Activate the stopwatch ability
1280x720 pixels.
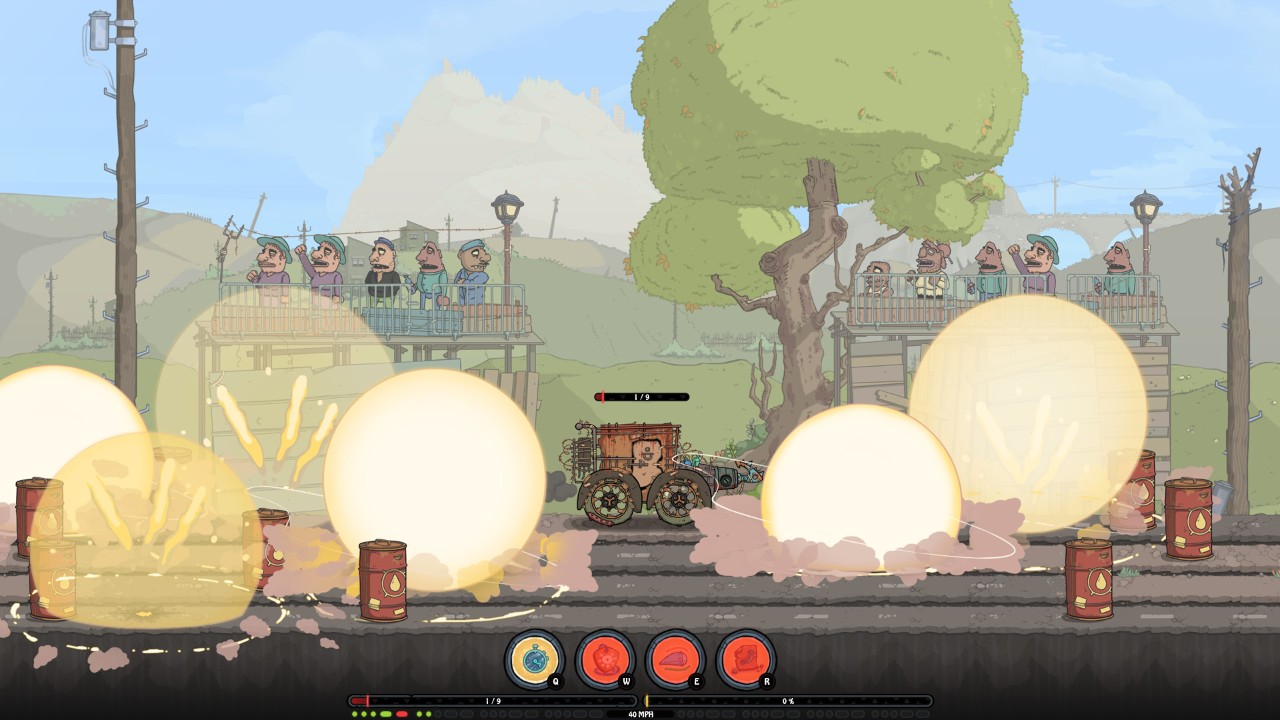pos(533,659)
